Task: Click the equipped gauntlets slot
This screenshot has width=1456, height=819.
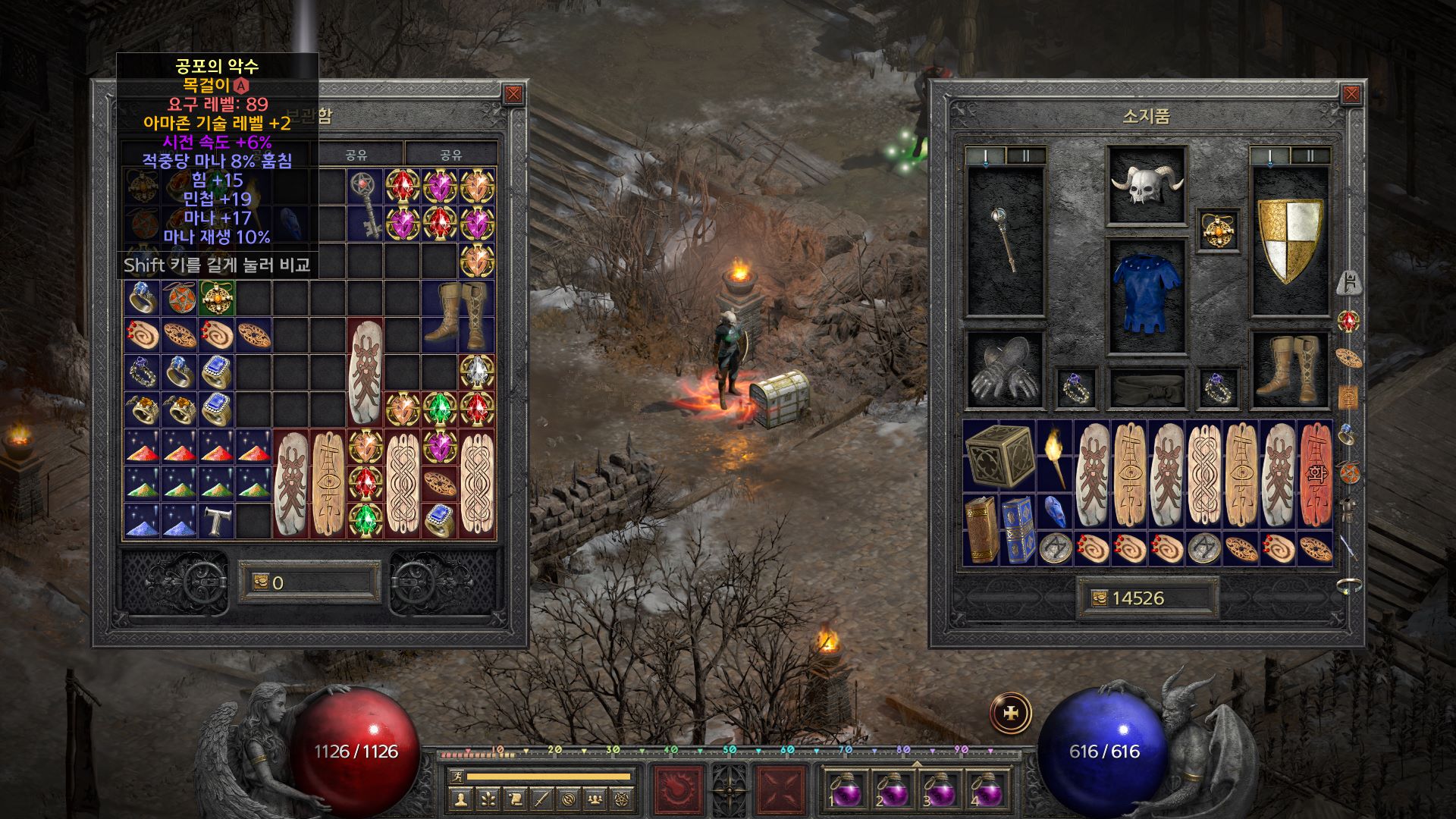Action: [x=1005, y=369]
